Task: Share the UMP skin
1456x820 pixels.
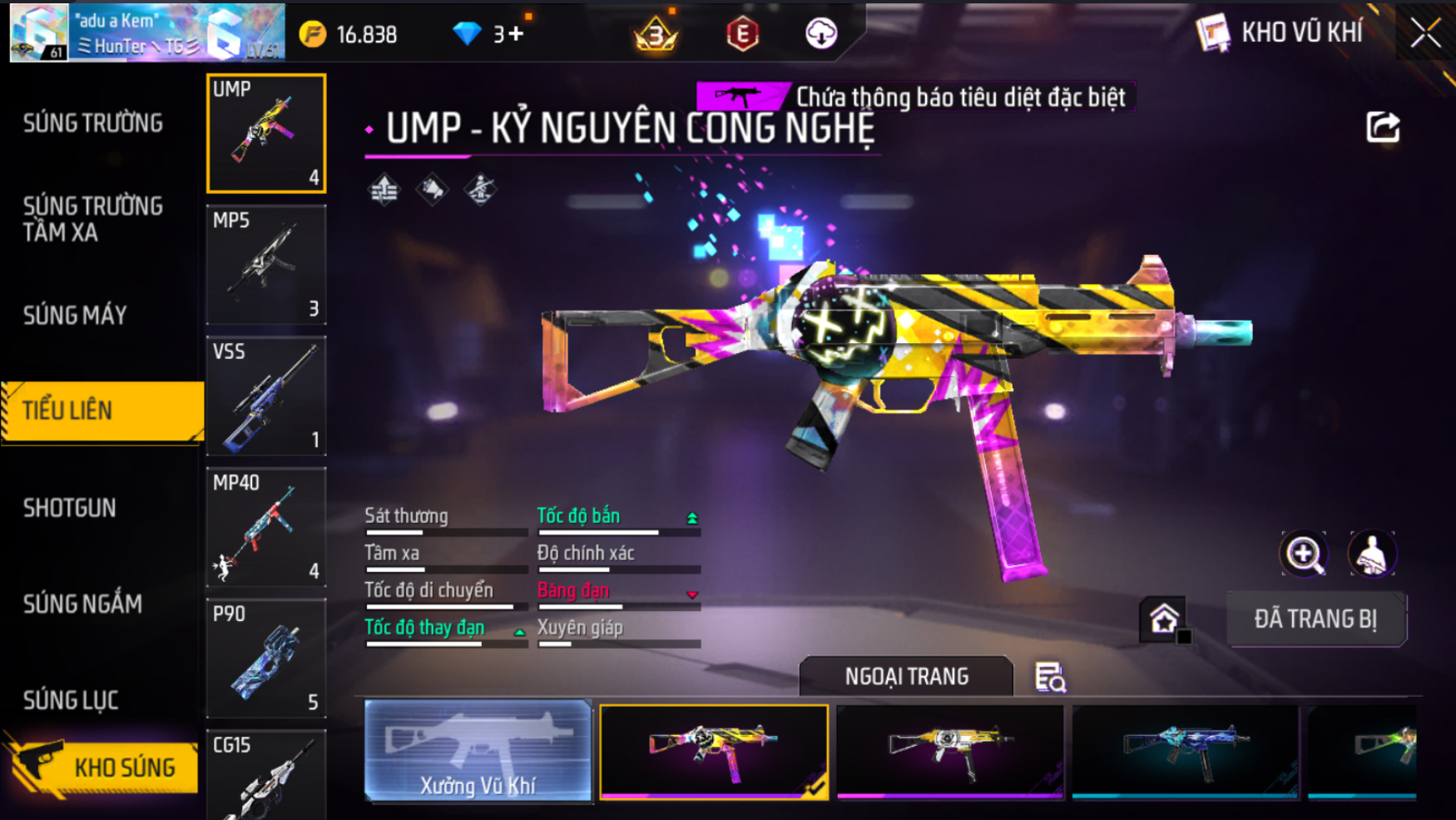Action: coord(1383,127)
